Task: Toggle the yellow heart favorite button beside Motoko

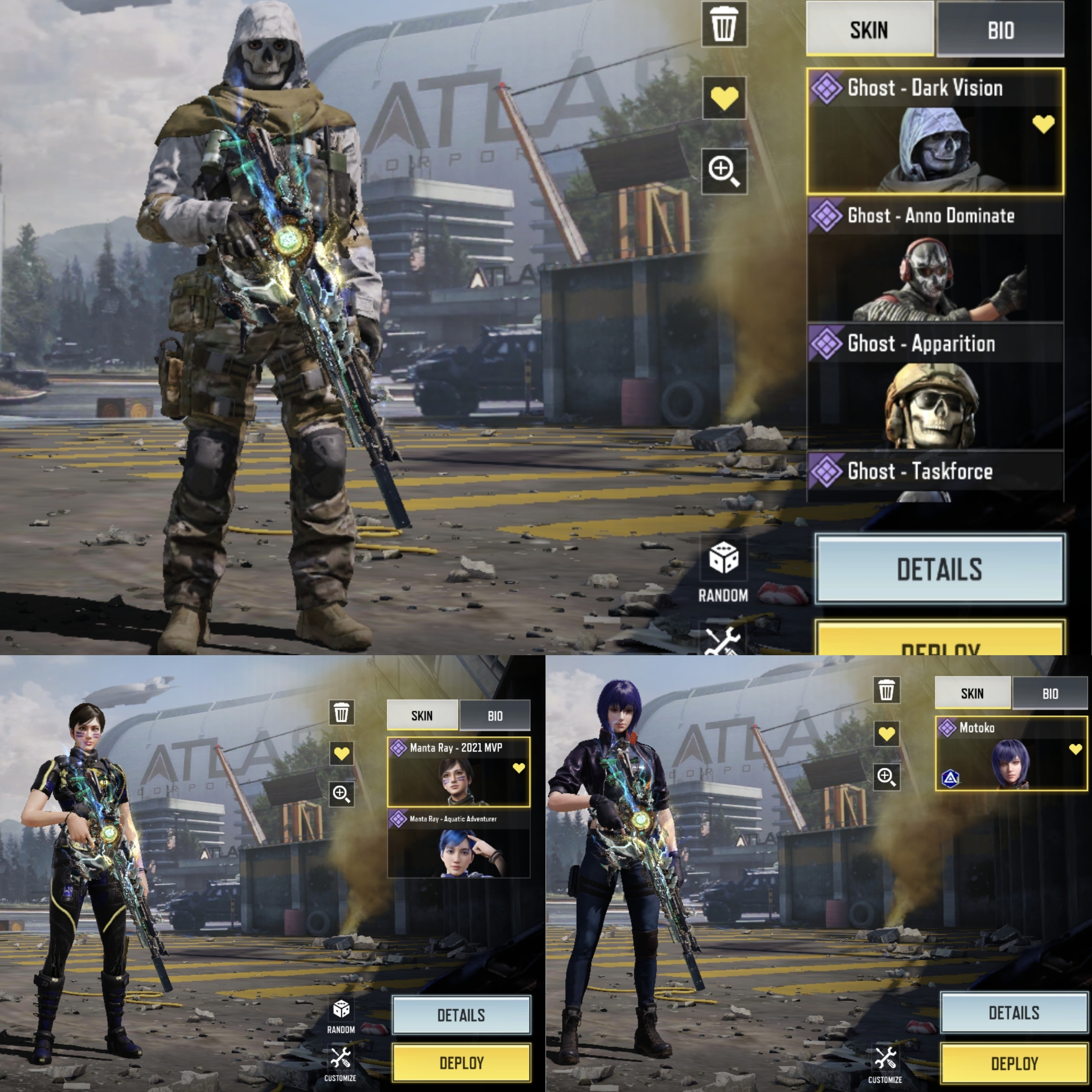Action: pyautogui.click(x=886, y=734)
